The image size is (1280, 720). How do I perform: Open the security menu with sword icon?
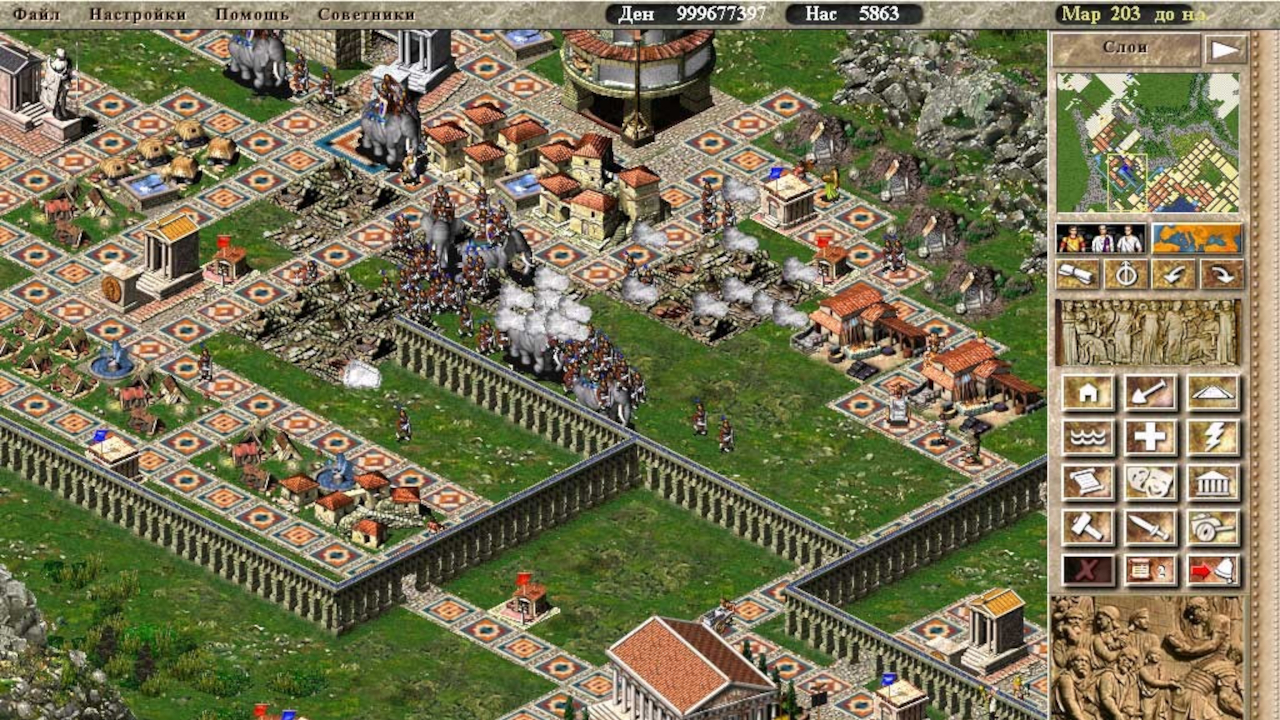tap(1148, 527)
